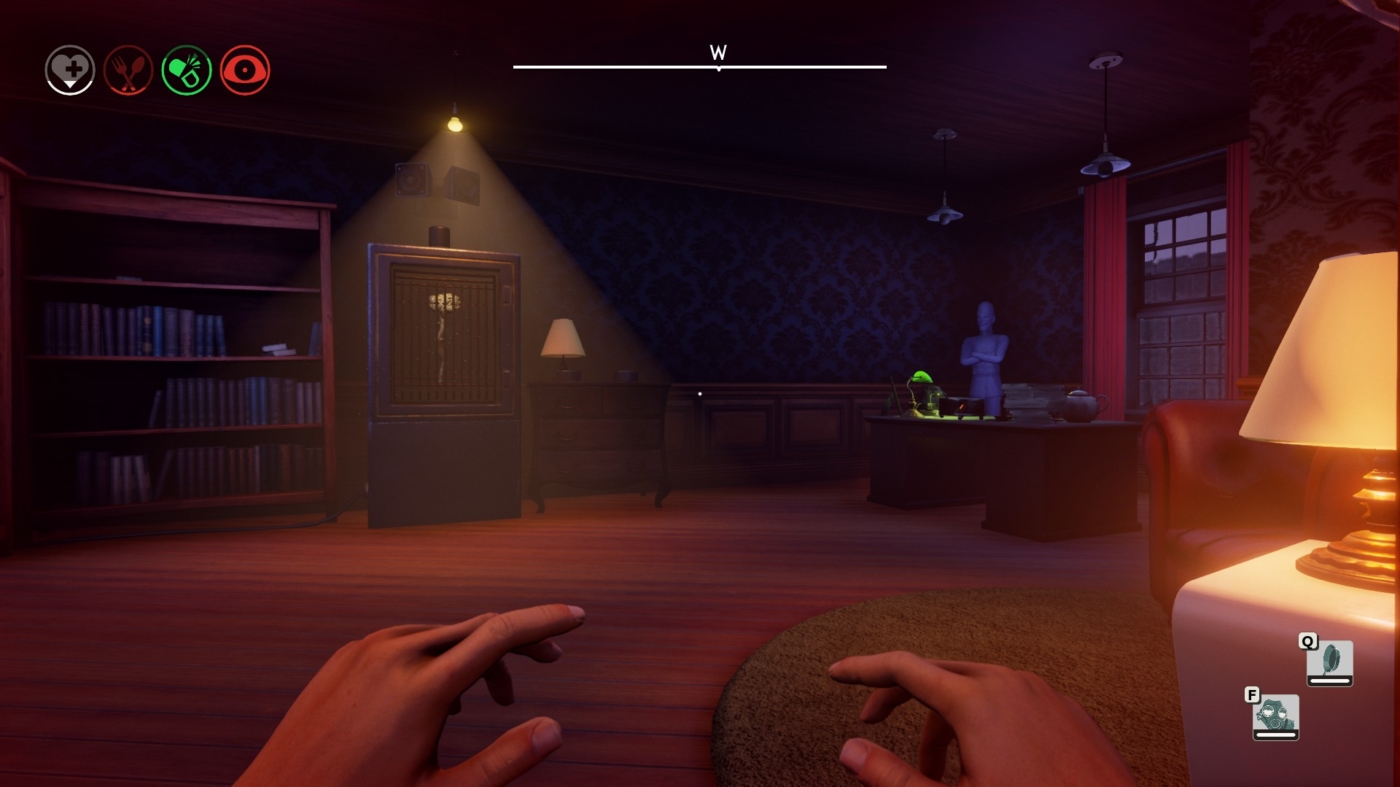Click the durability bar under the gas mask item
This screenshot has width=1400, height=787.
1275,732
